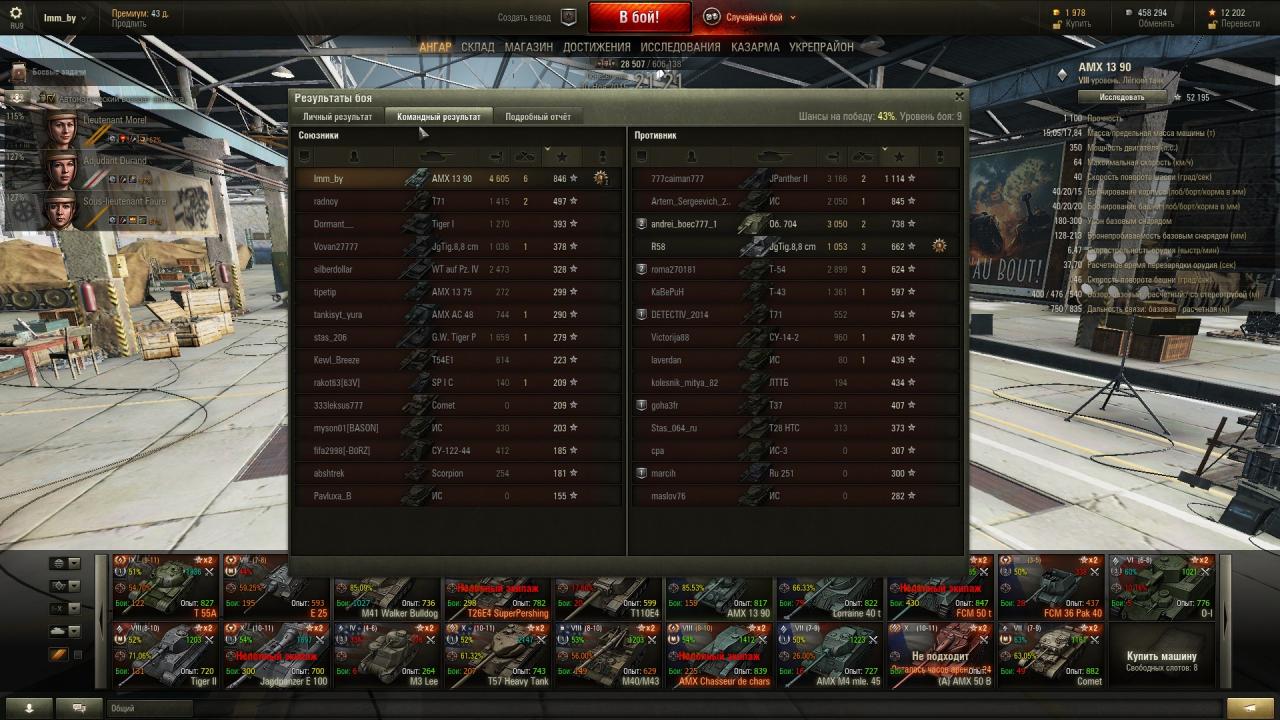
Task: Click Купить машину slot
Action: [x=1161, y=660]
